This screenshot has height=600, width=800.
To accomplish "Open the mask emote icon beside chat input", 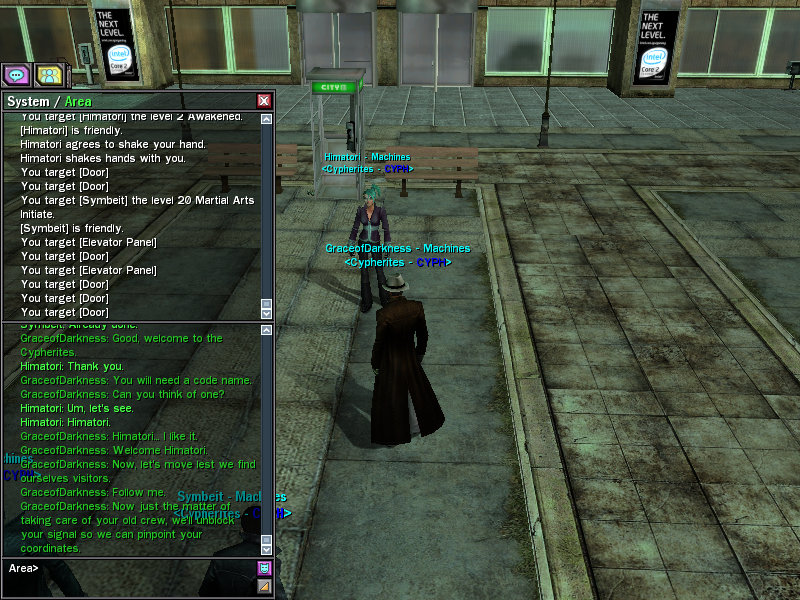I will (x=264, y=568).
